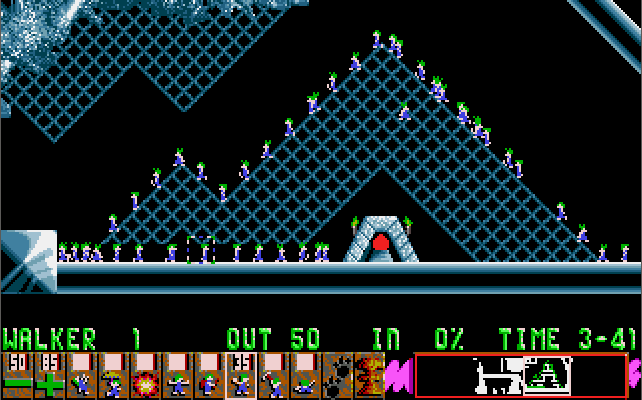The width and height of the screenshot is (642, 400).
Task: Increase the release rate with the plus button
Action: click(49, 376)
